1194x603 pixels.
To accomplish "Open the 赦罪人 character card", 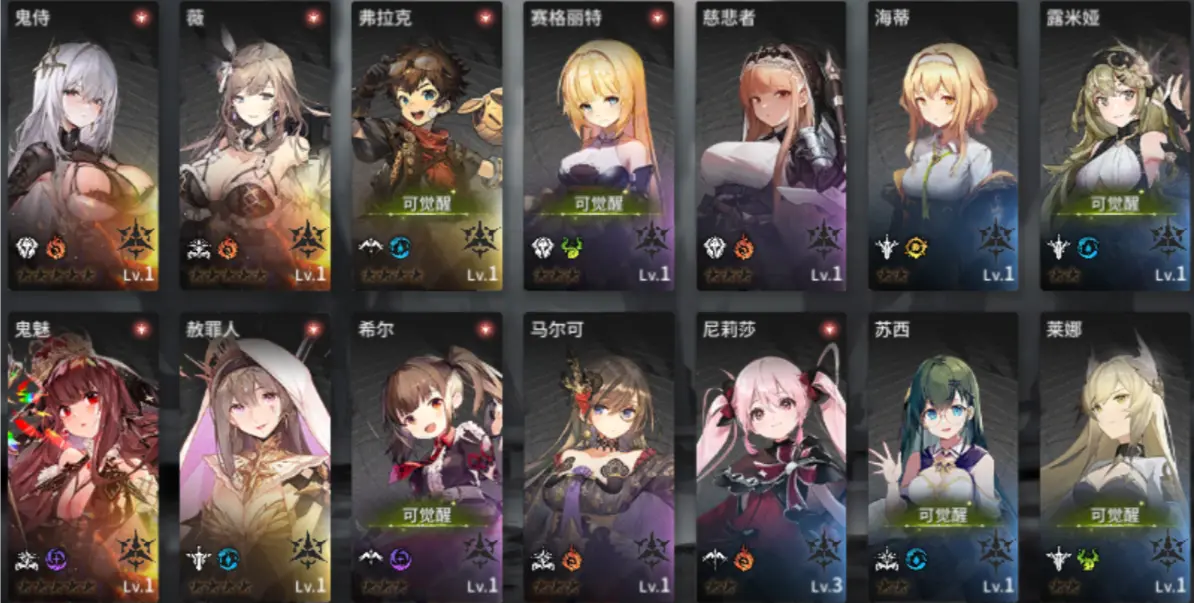I will point(255,455).
